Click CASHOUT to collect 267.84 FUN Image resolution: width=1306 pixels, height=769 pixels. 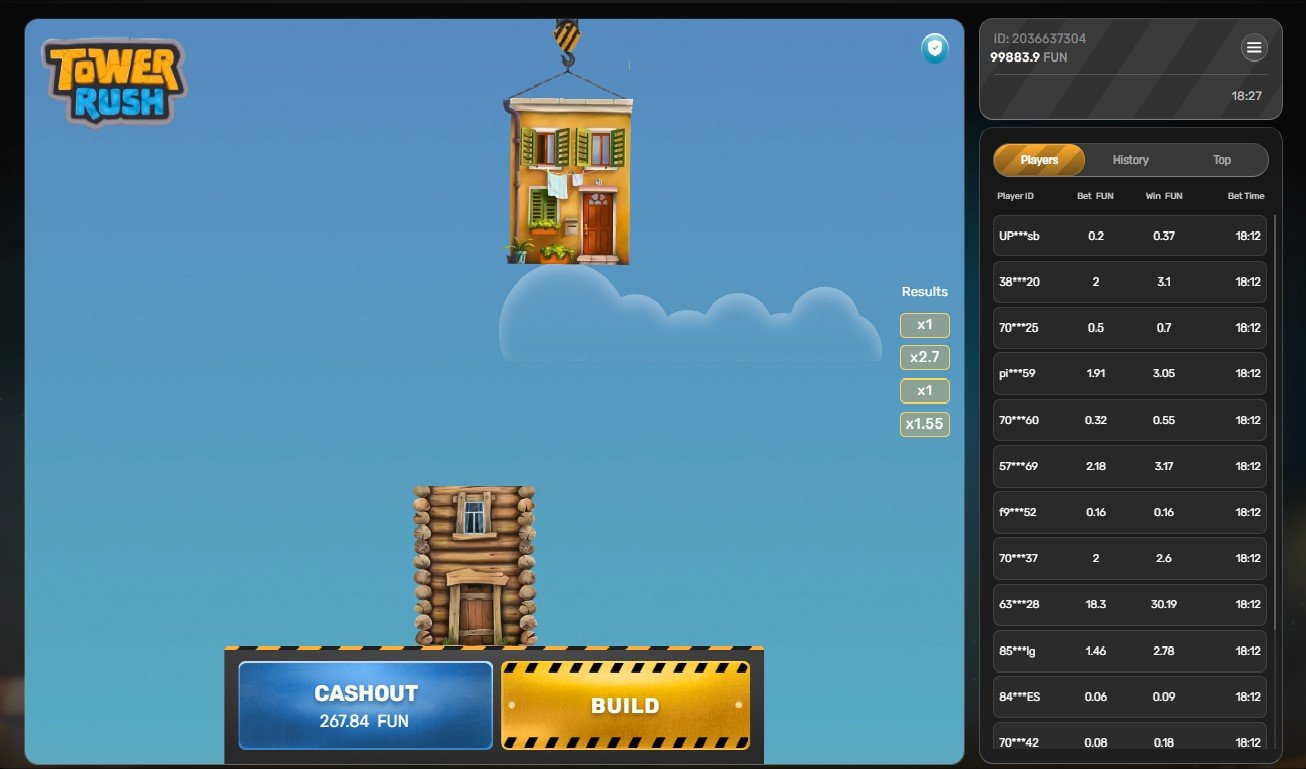364,705
